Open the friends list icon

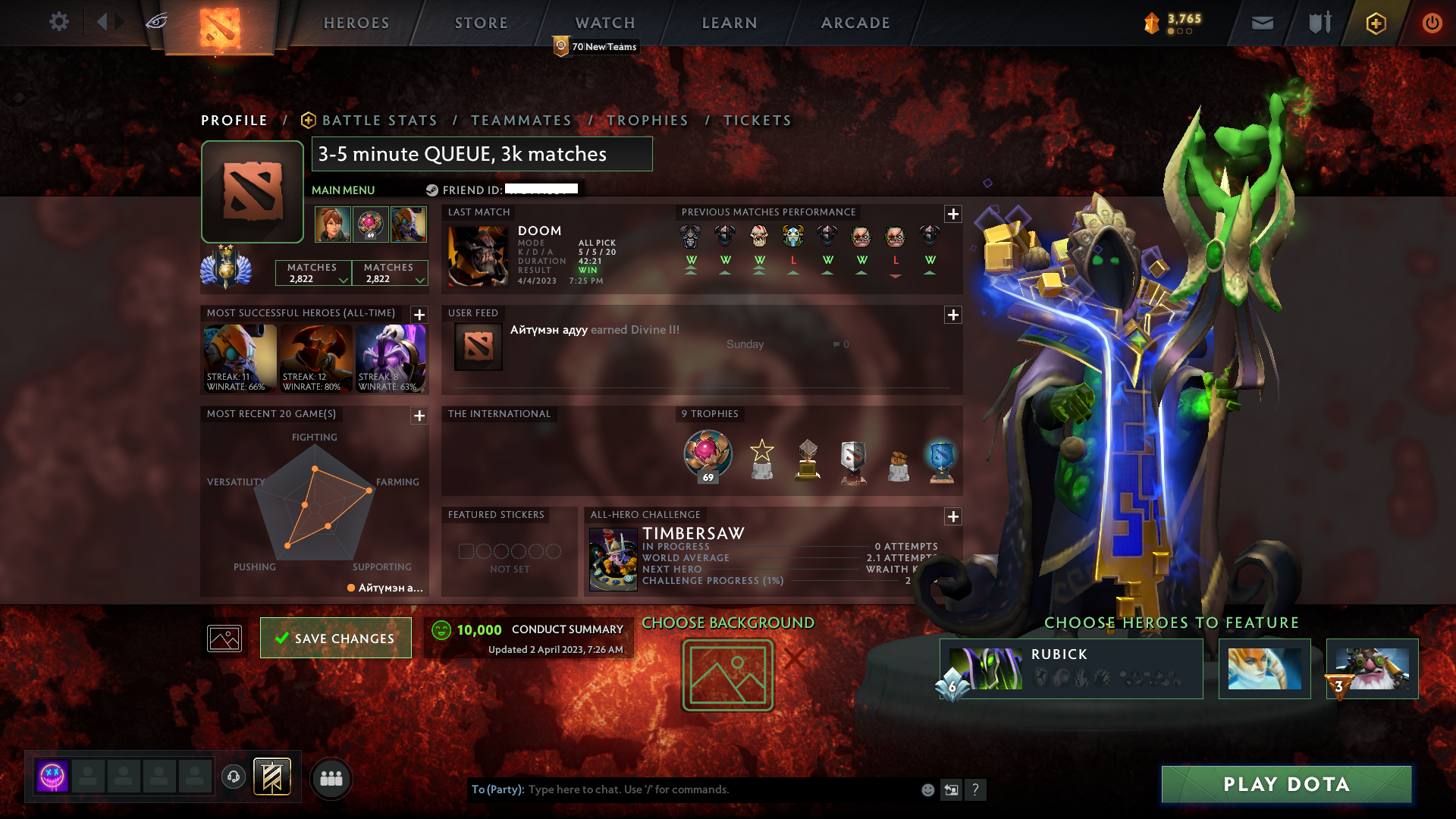(330, 777)
